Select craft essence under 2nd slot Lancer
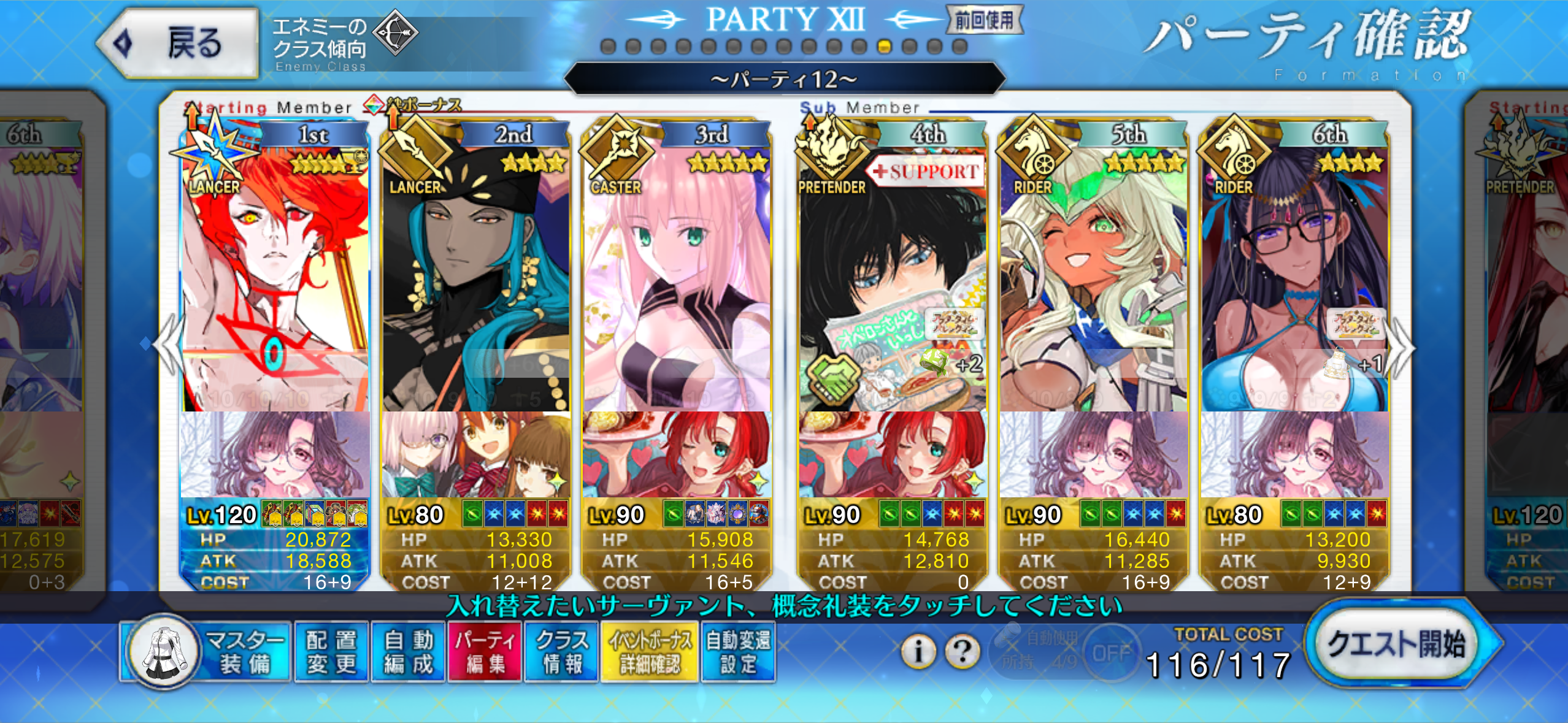The image size is (1568, 723). click(x=475, y=455)
